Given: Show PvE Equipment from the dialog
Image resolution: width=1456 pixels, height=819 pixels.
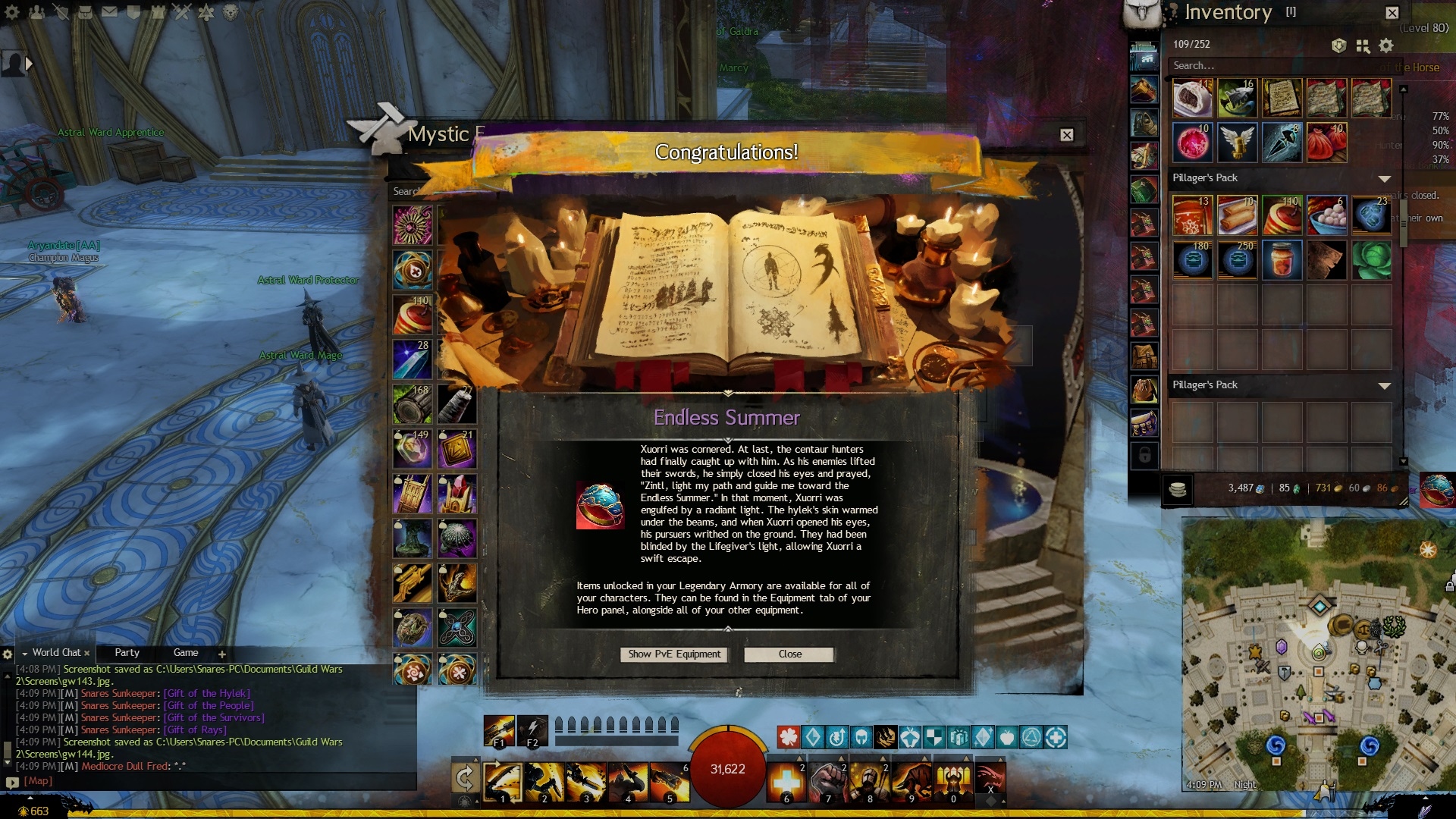Looking at the screenshot, I should point(673,654).
